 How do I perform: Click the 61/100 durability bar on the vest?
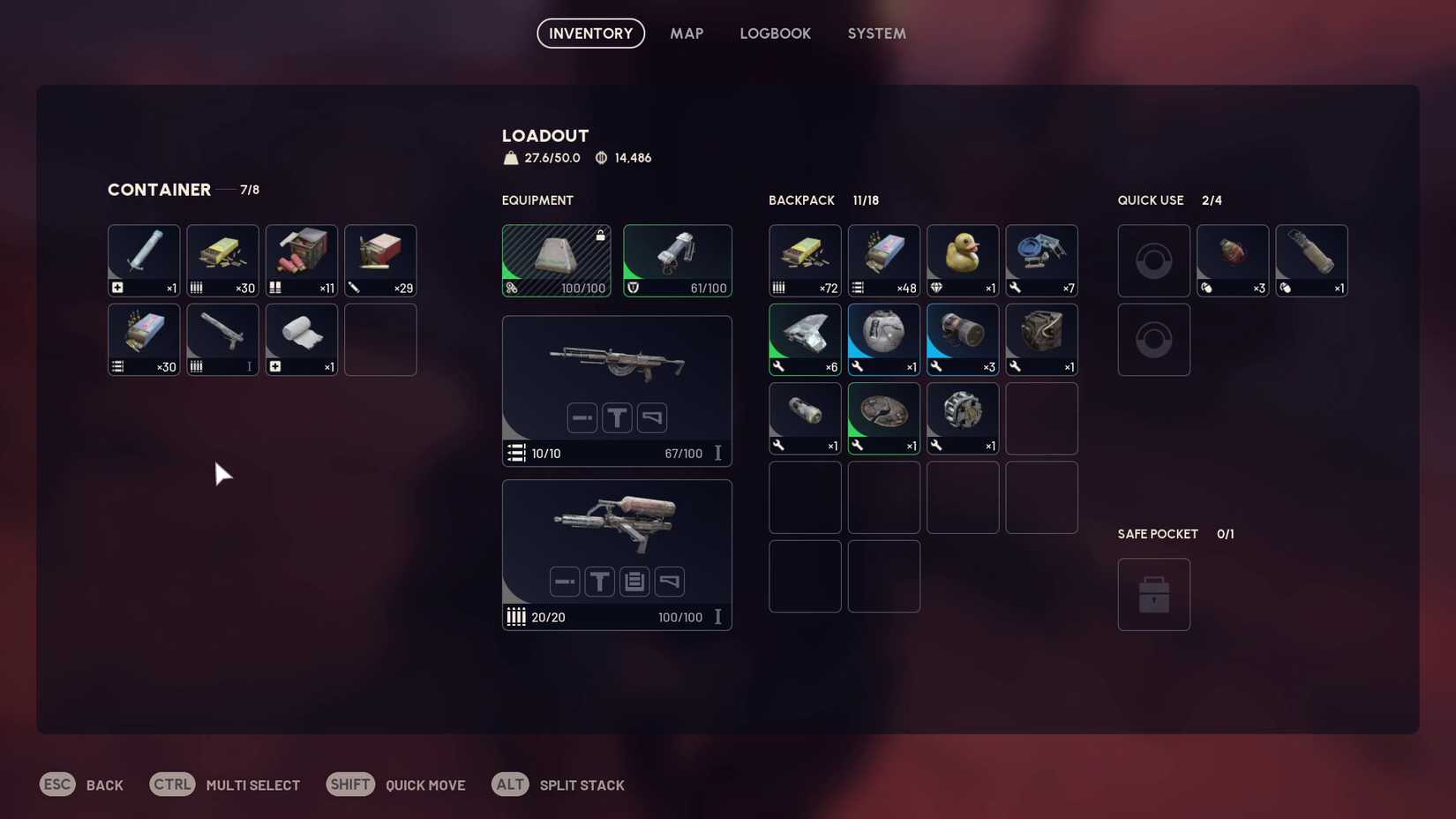678,287
